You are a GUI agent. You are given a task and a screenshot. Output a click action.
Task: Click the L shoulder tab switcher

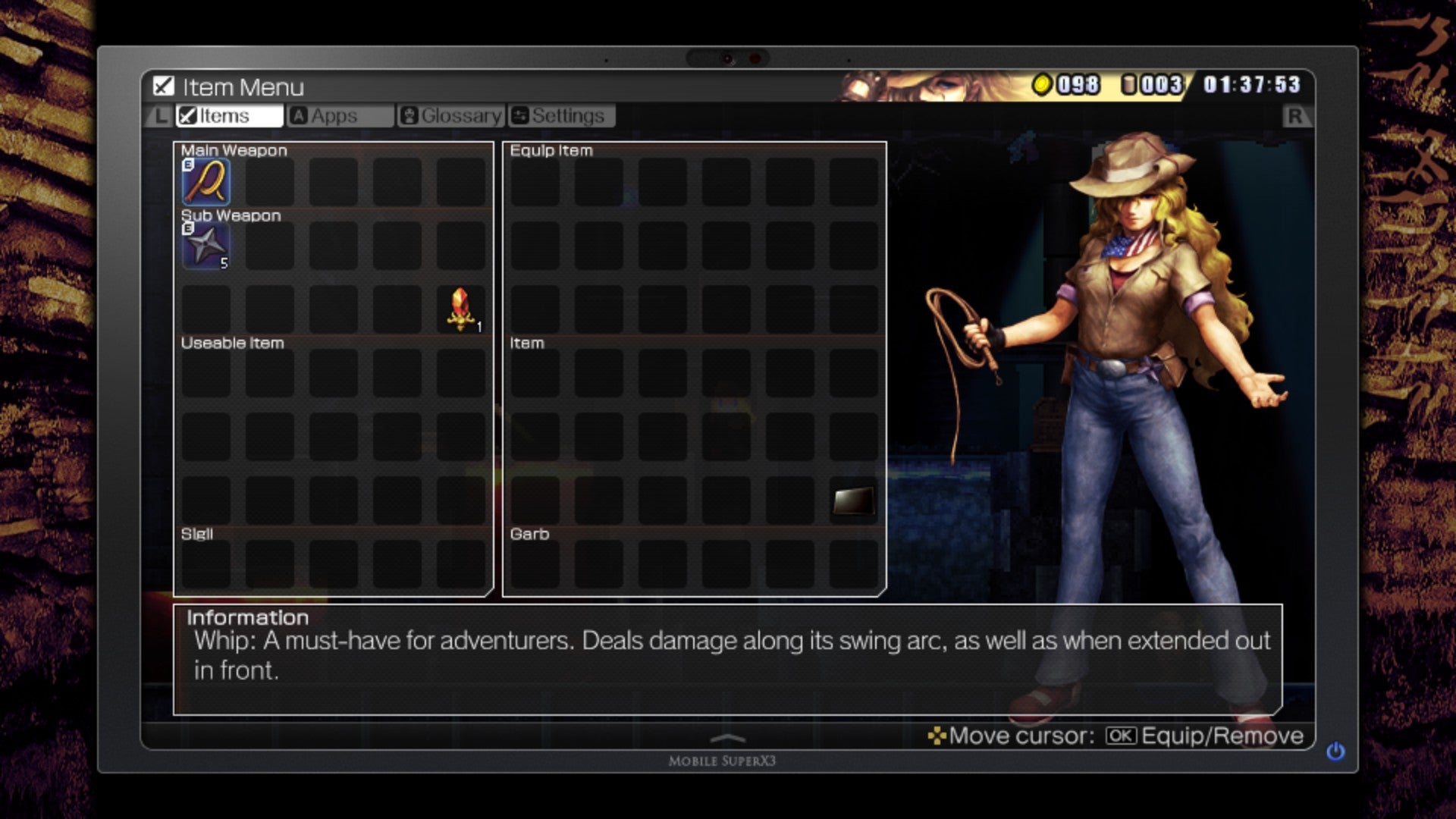click(160, 116)
